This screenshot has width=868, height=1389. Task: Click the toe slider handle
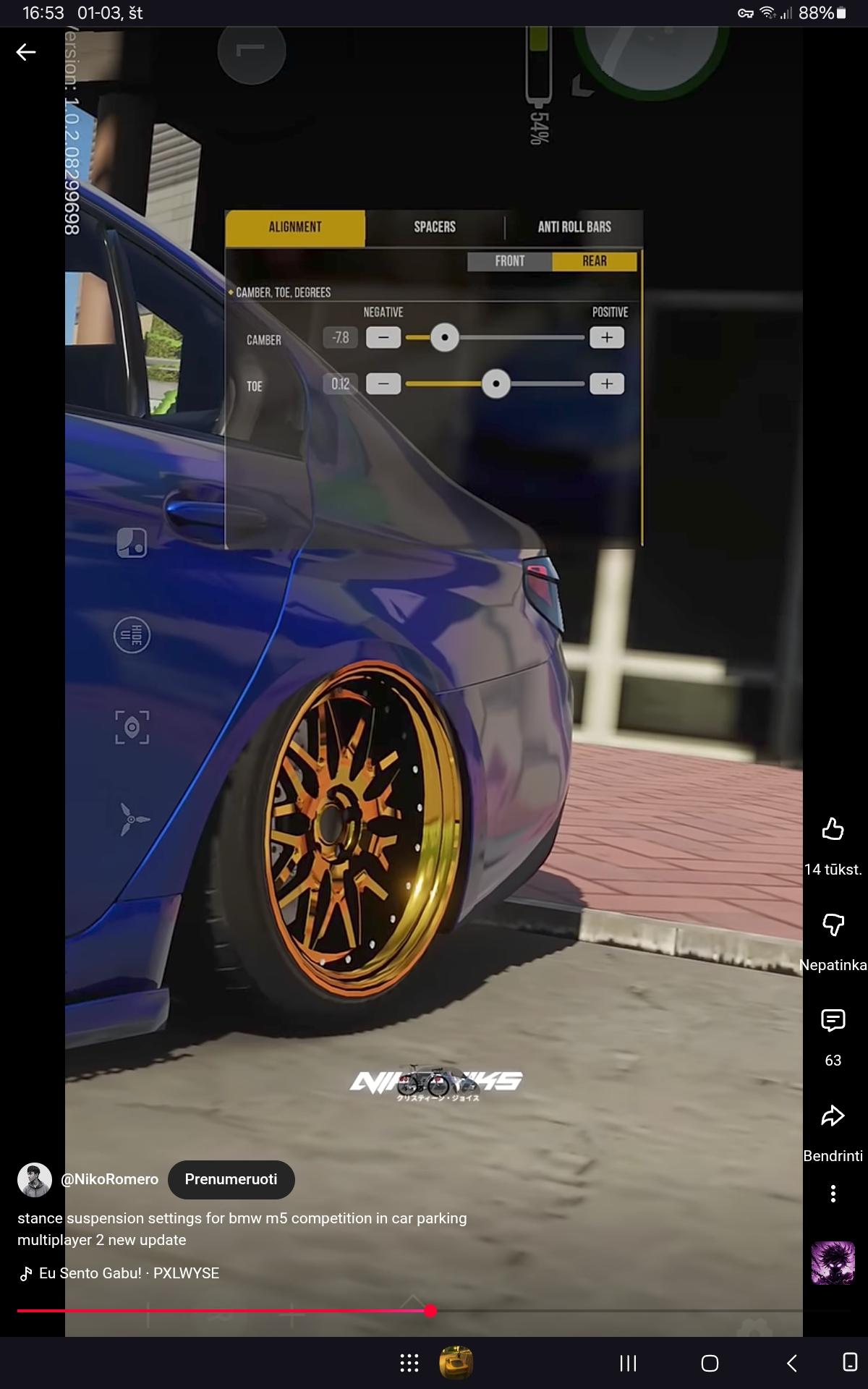coord(496,384)
